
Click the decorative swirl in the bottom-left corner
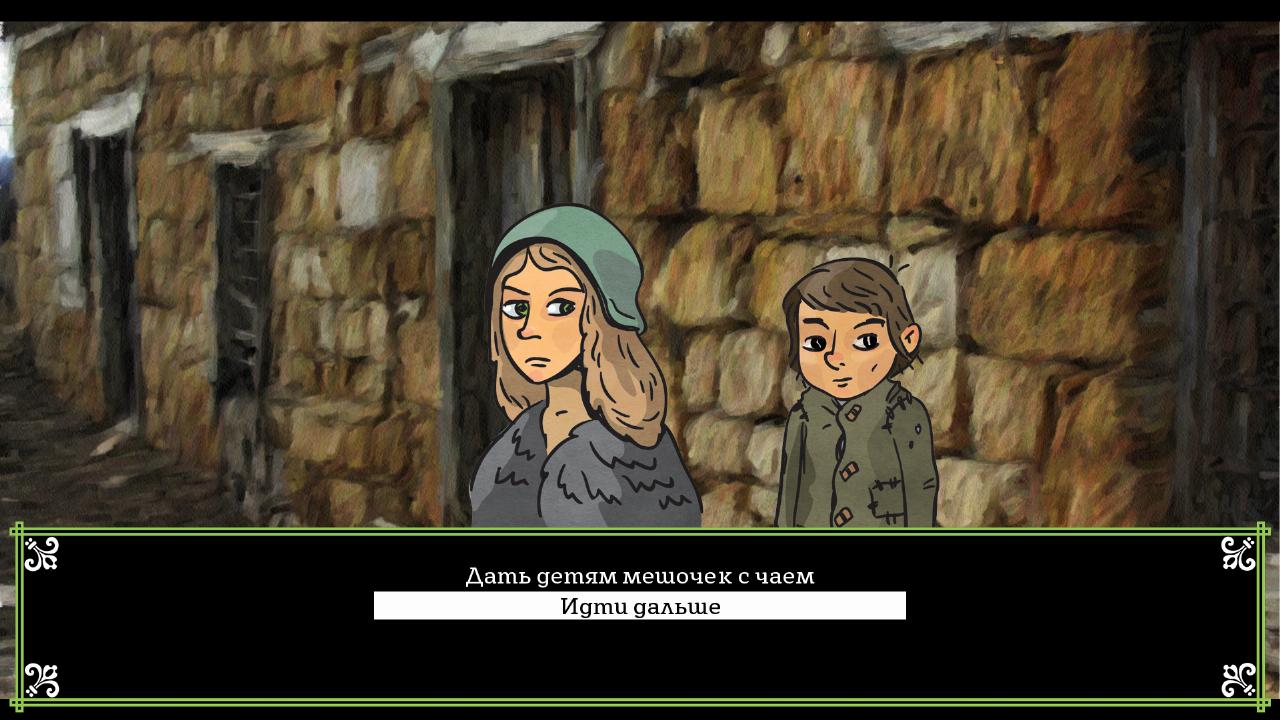40,680
